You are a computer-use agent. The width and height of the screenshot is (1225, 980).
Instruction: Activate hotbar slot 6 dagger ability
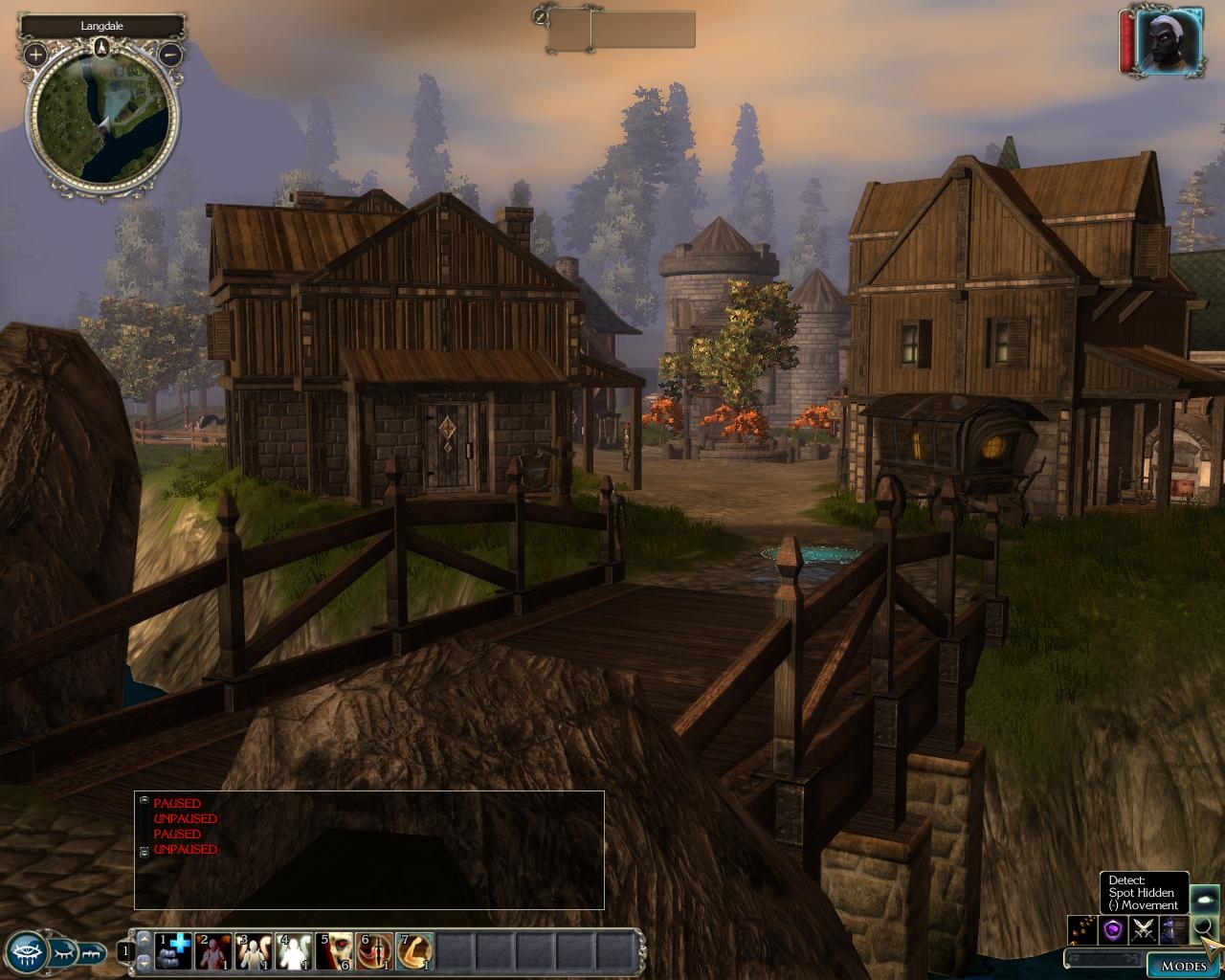[x=374, y=951]
